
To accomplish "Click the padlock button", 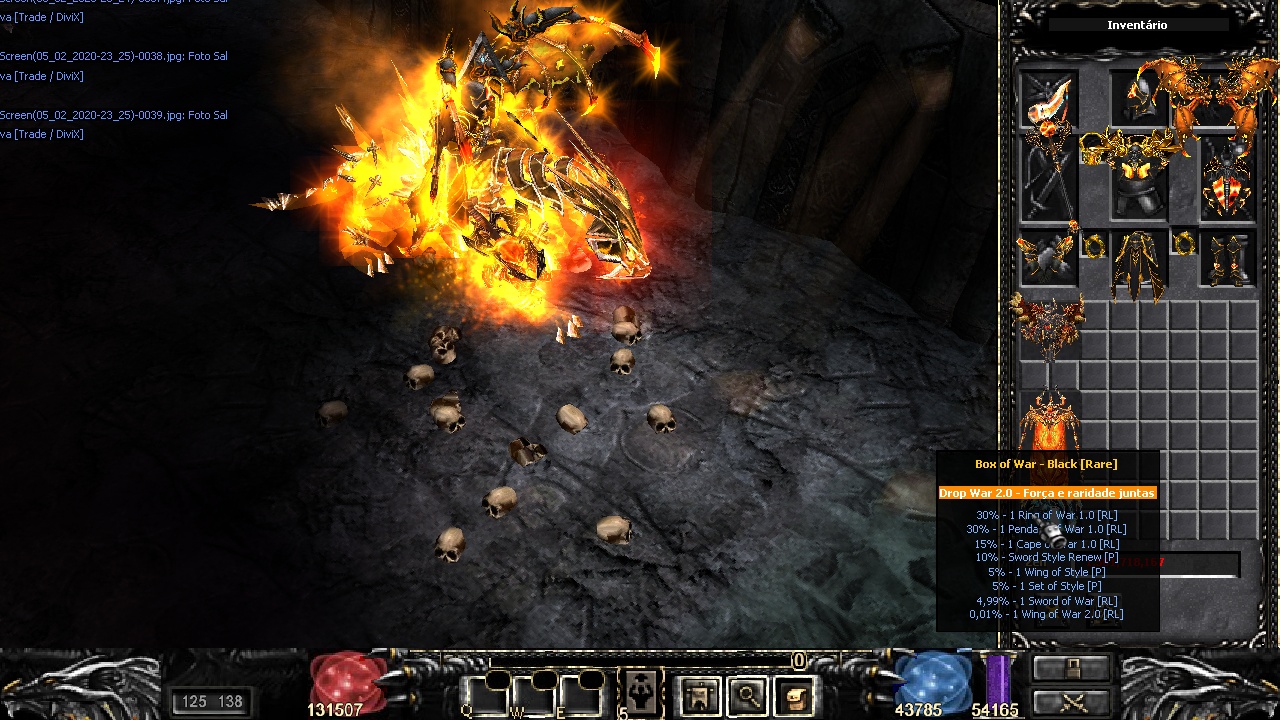I will [1072, 668].
